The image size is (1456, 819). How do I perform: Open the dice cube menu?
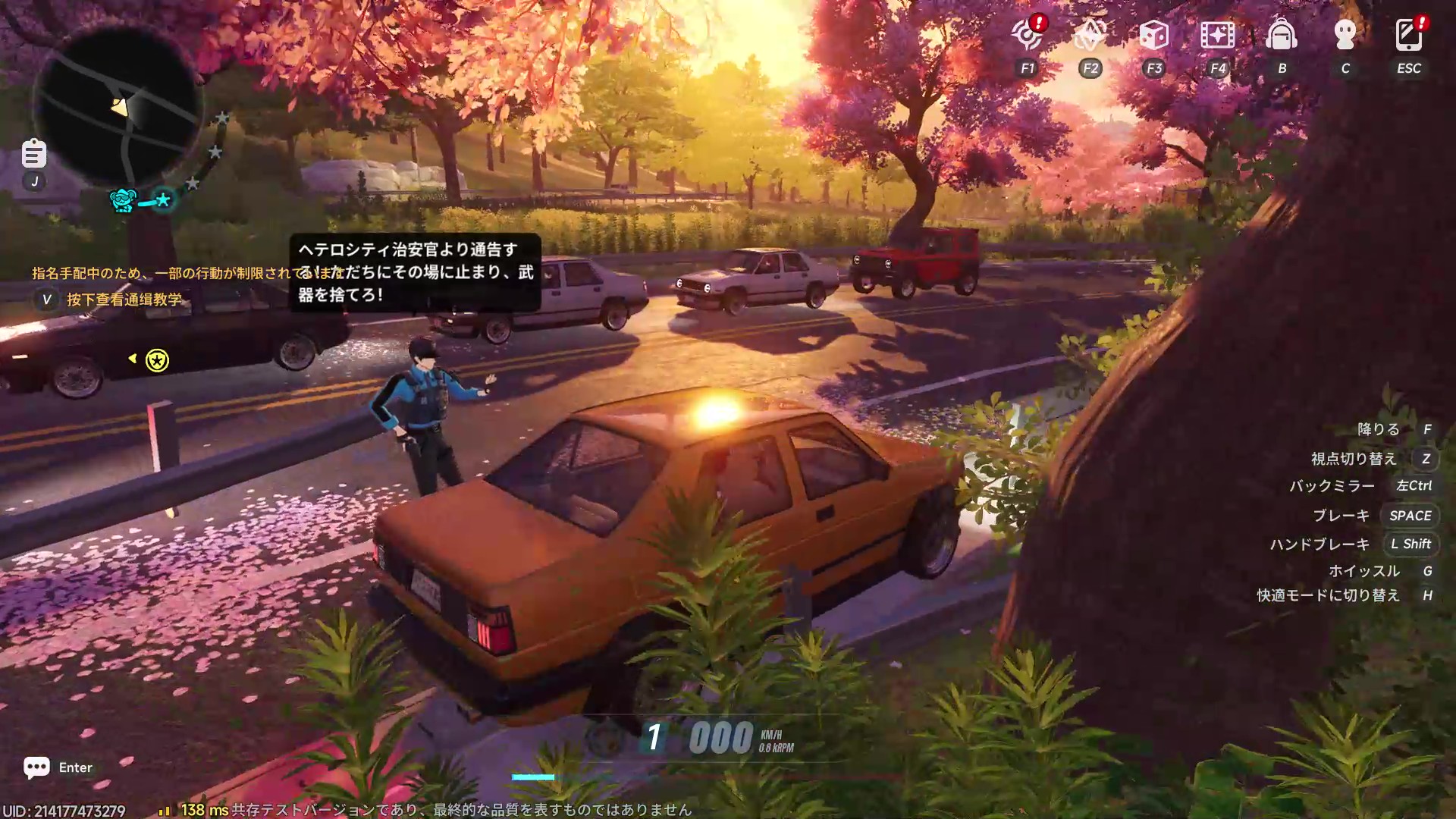point(1153,35)
